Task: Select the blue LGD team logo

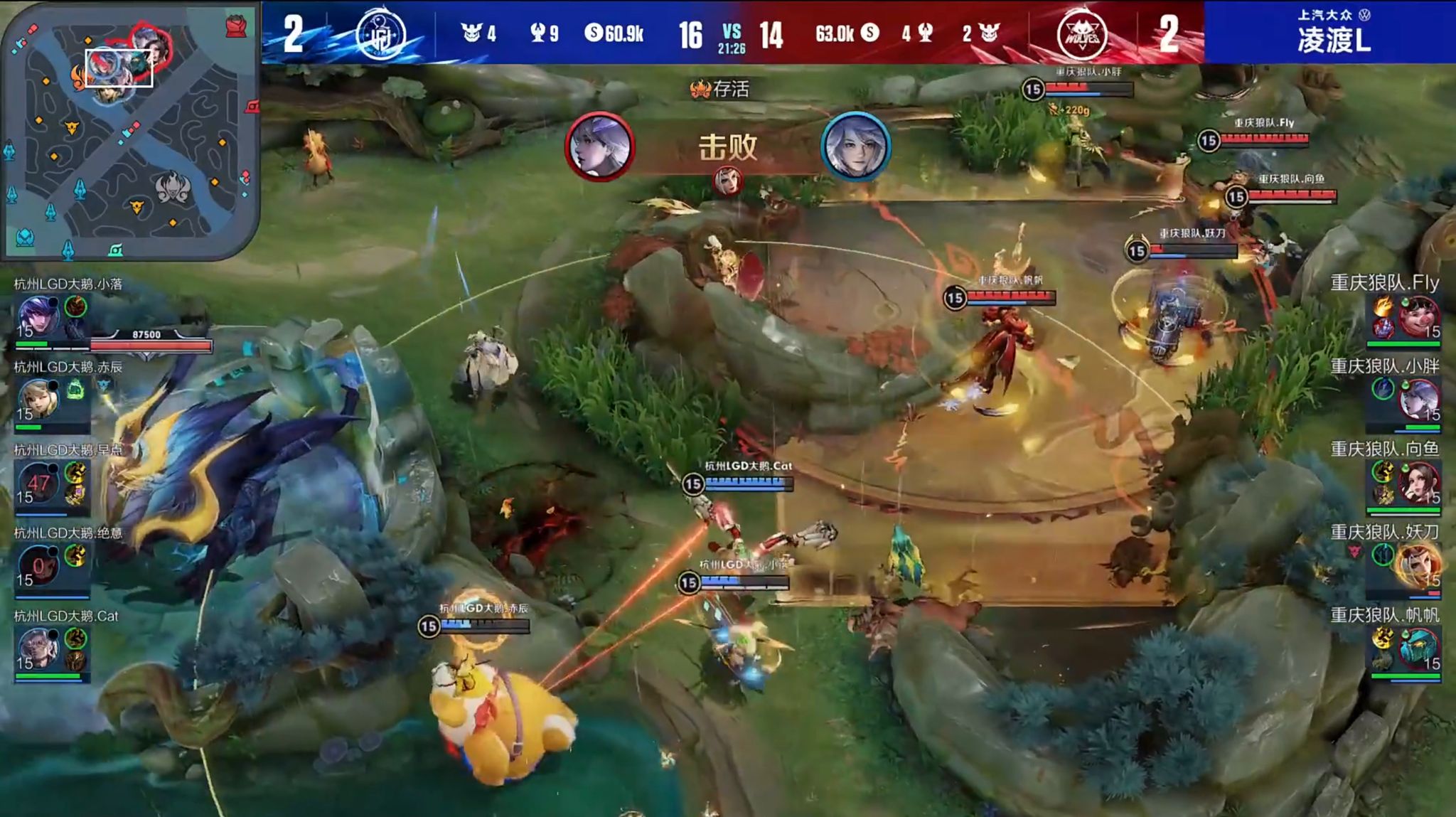Action: 380,33
